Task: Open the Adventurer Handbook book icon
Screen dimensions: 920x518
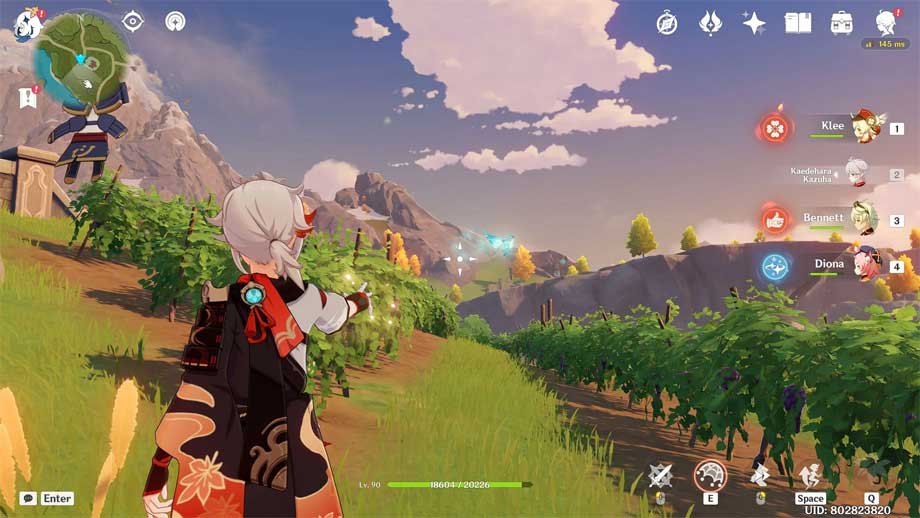Action: [798, 22]
